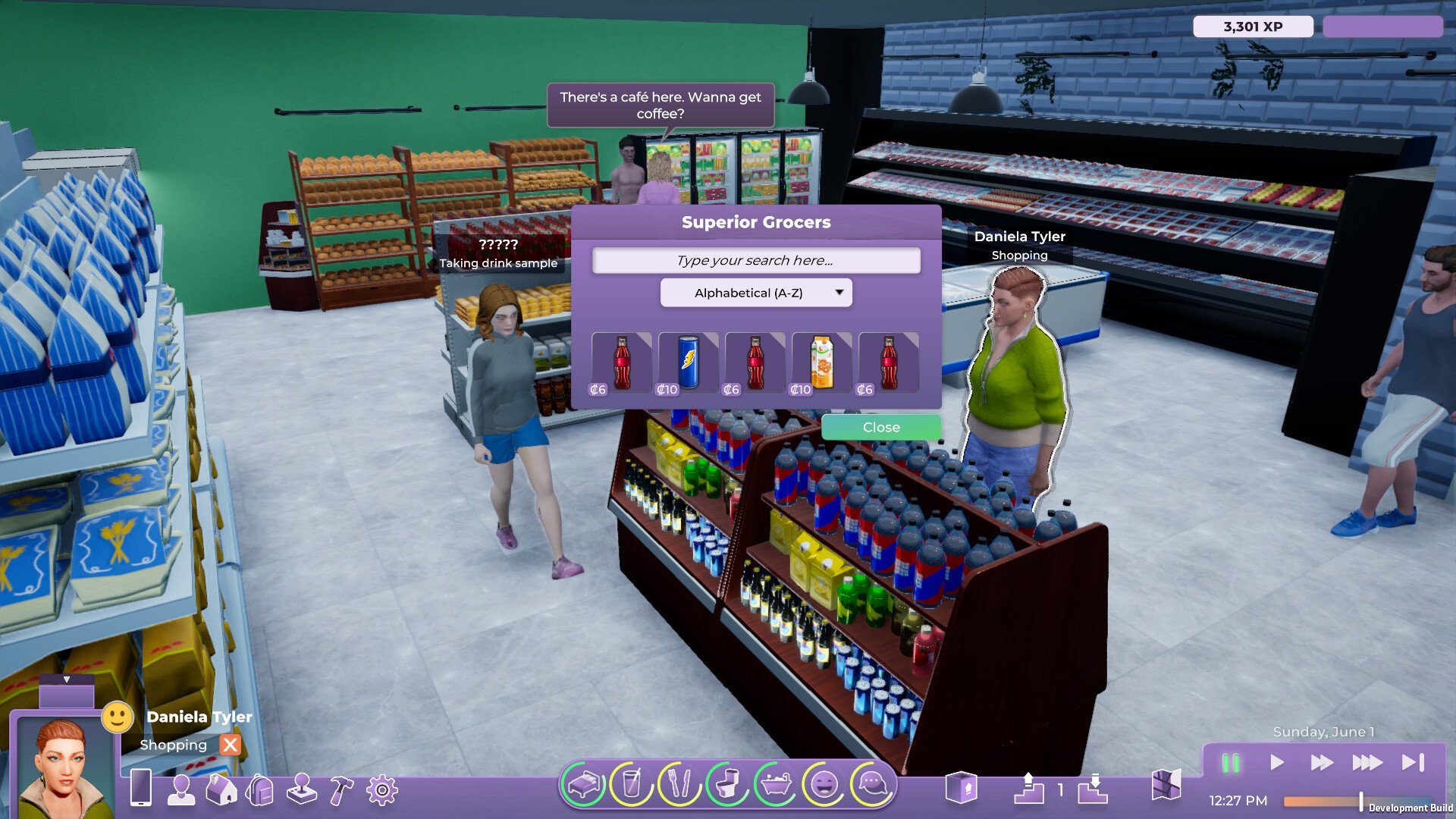The height and width of the screenshot is (819, 1456).
Task: Open the Alphabetical (A-Z) sort dropdown
Action: (755, 293)
